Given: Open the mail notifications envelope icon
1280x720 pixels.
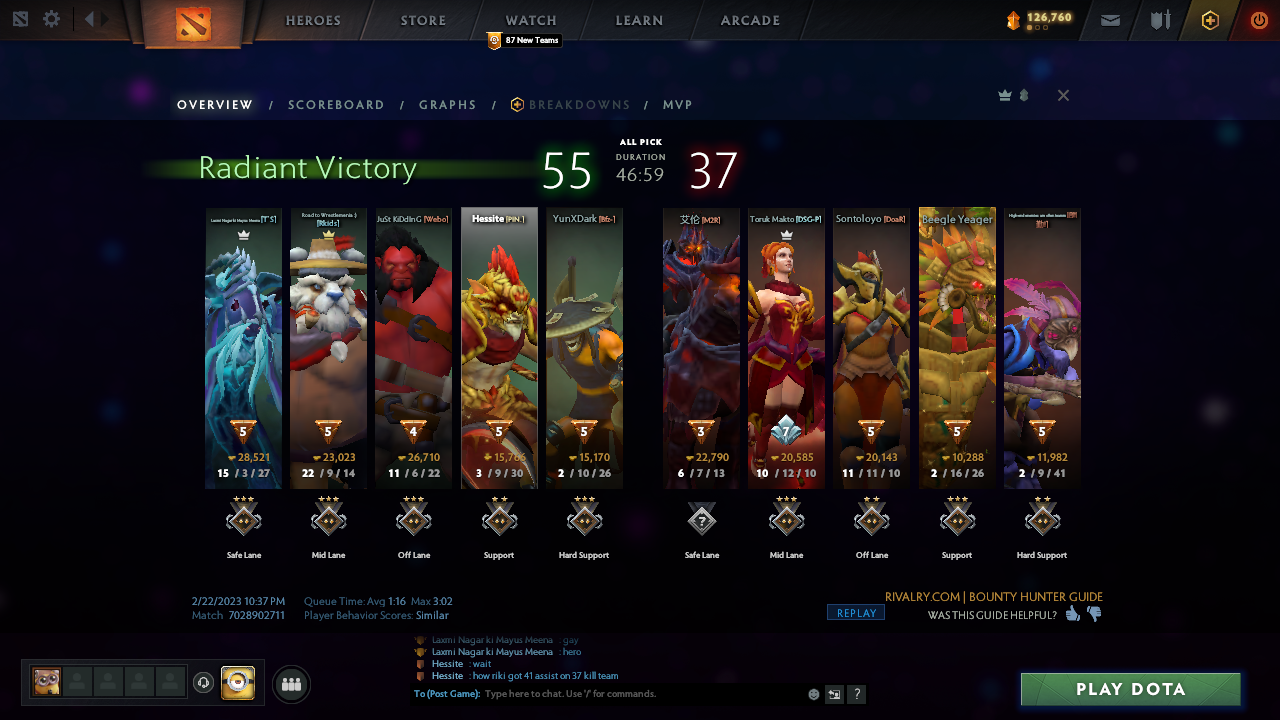Looking at the screenshot, I should (1110, 20).
